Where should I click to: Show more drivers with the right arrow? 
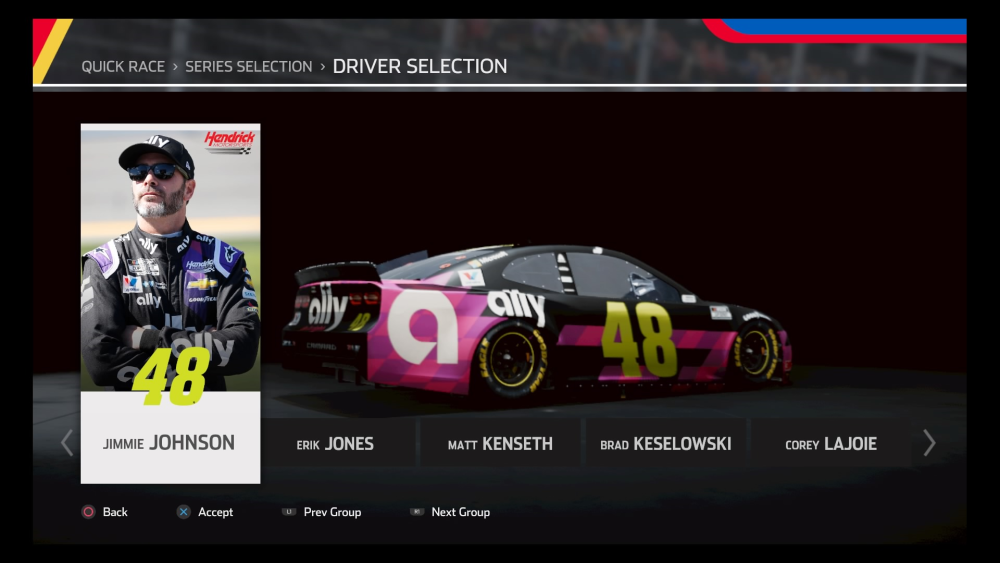tap(929, 443)
